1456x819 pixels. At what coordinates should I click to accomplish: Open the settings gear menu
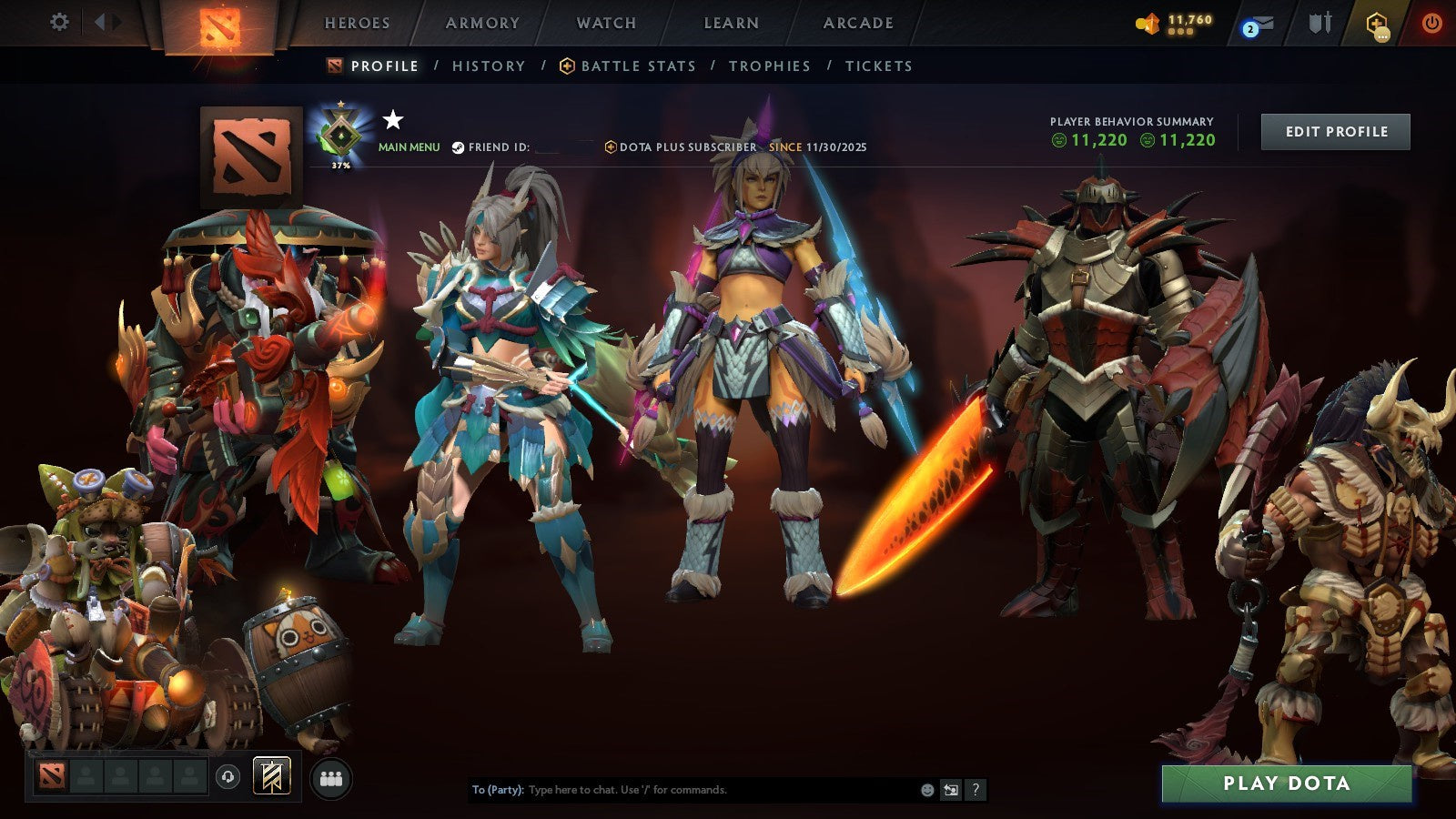(x=60, y=20)
